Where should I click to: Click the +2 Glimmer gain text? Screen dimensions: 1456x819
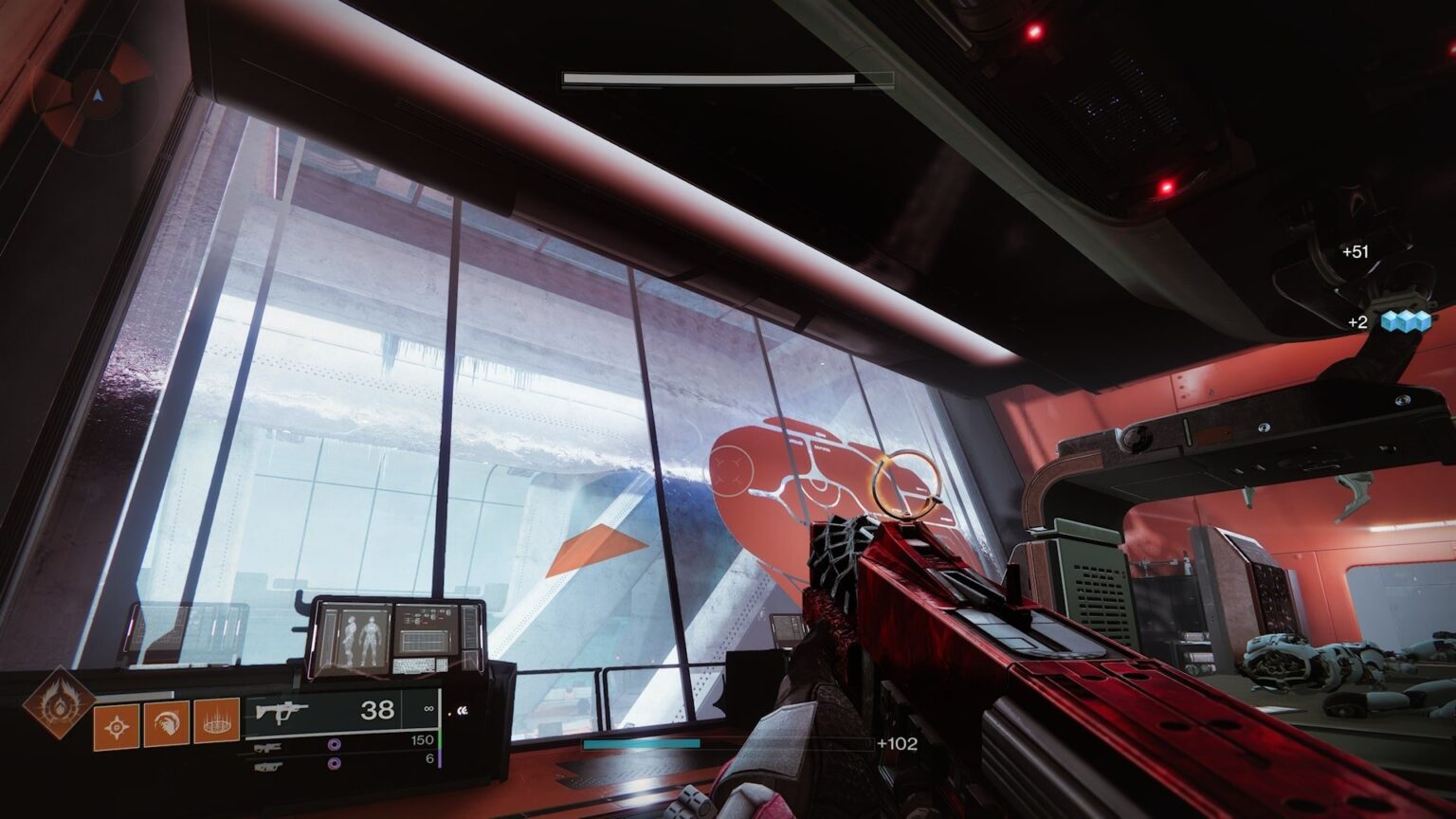[1357, 321]
